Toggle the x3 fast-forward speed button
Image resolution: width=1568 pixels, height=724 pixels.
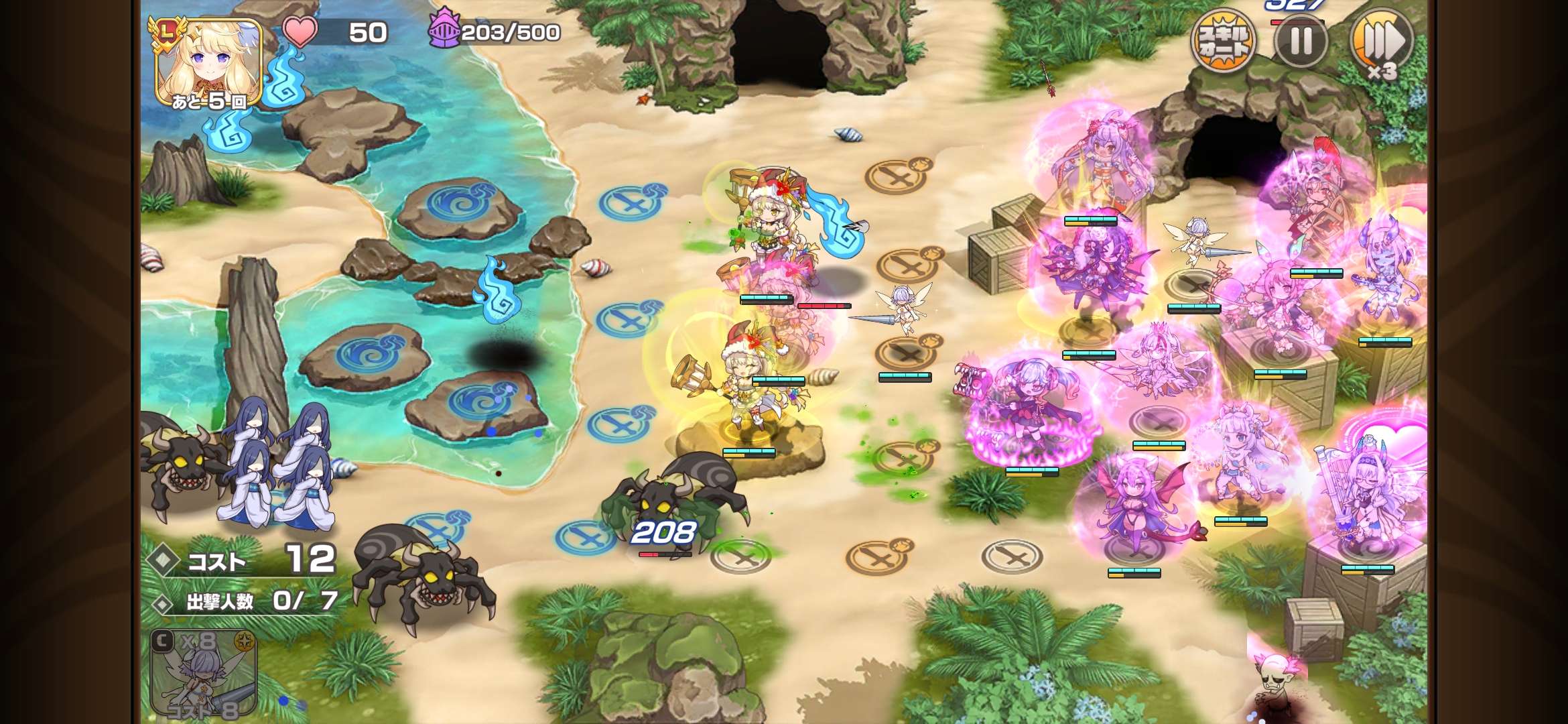point(1382,42)
